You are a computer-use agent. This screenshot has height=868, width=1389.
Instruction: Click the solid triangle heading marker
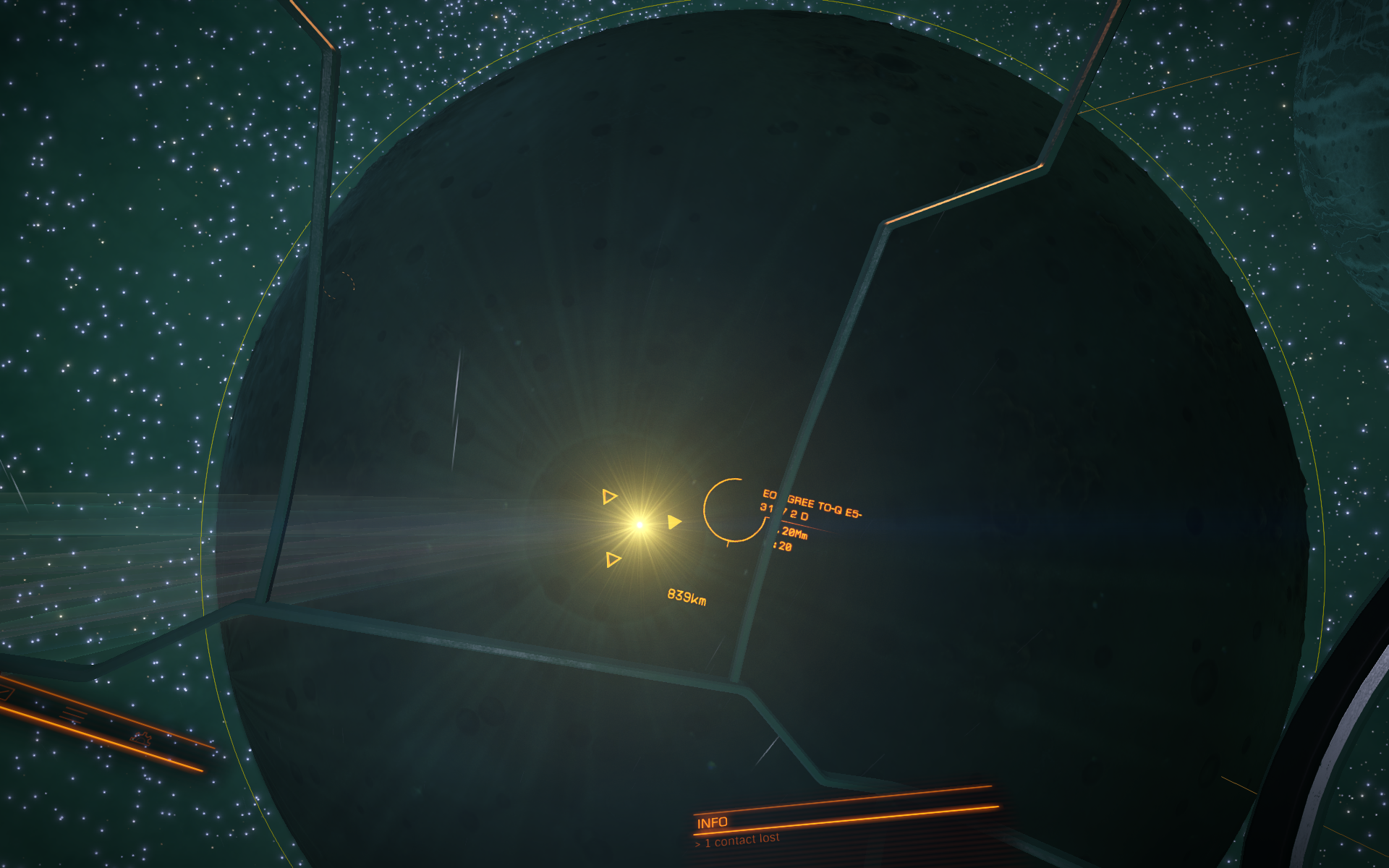pos(674,522)
